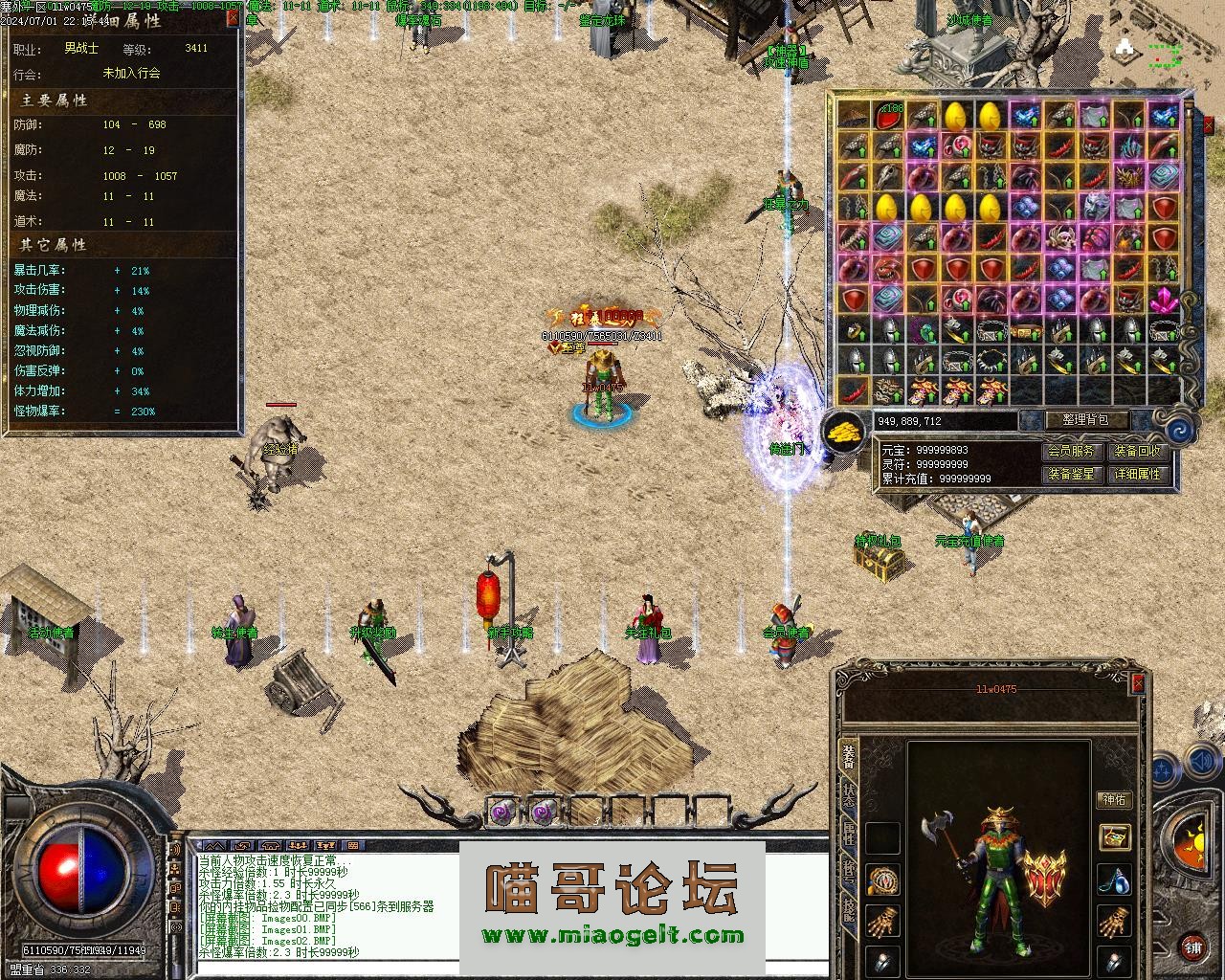
Task: Show 详细属性 detailed attributes
Action: (1137, 474)
